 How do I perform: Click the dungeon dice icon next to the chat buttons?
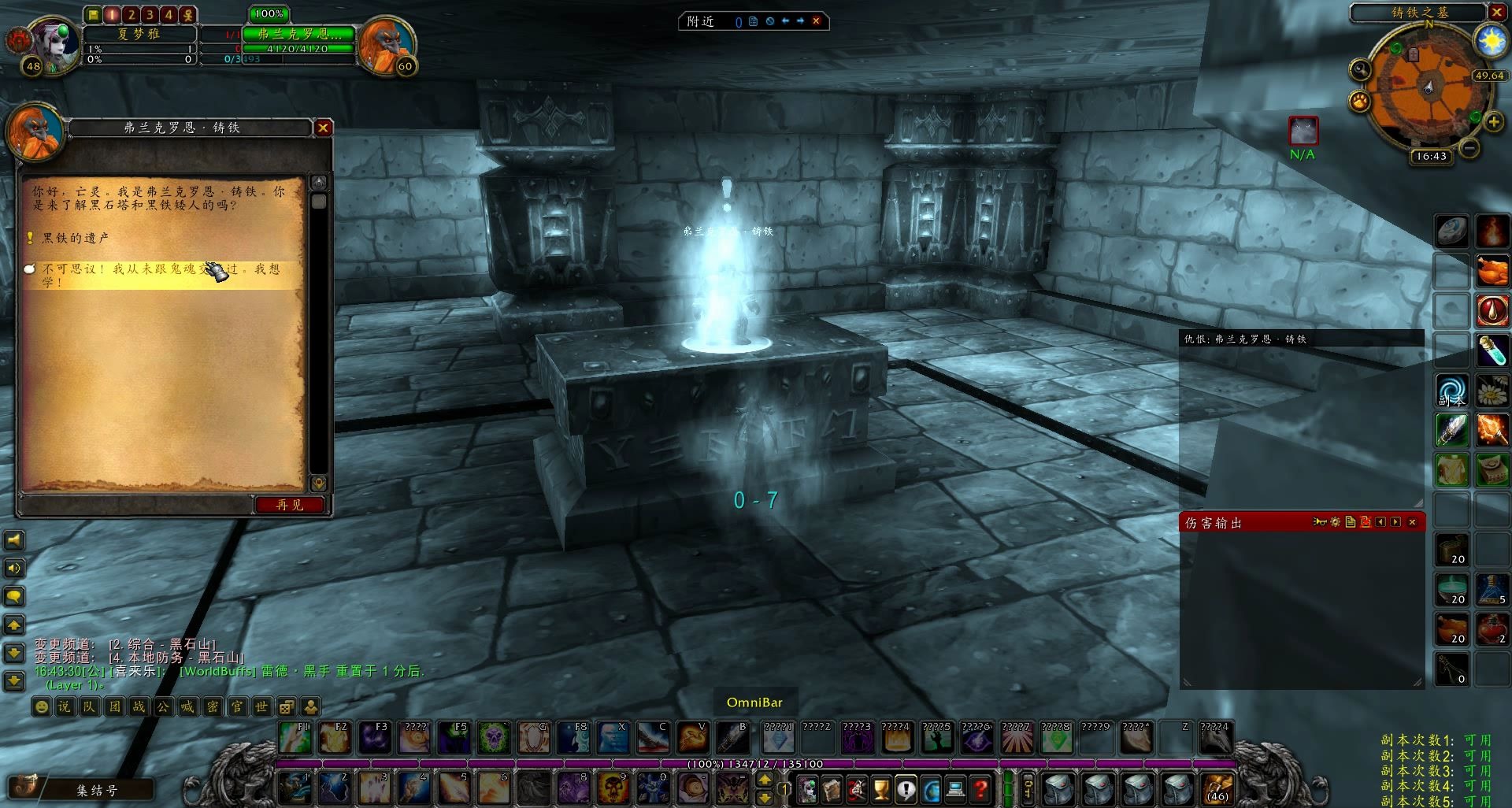click(x=287, y=707)
